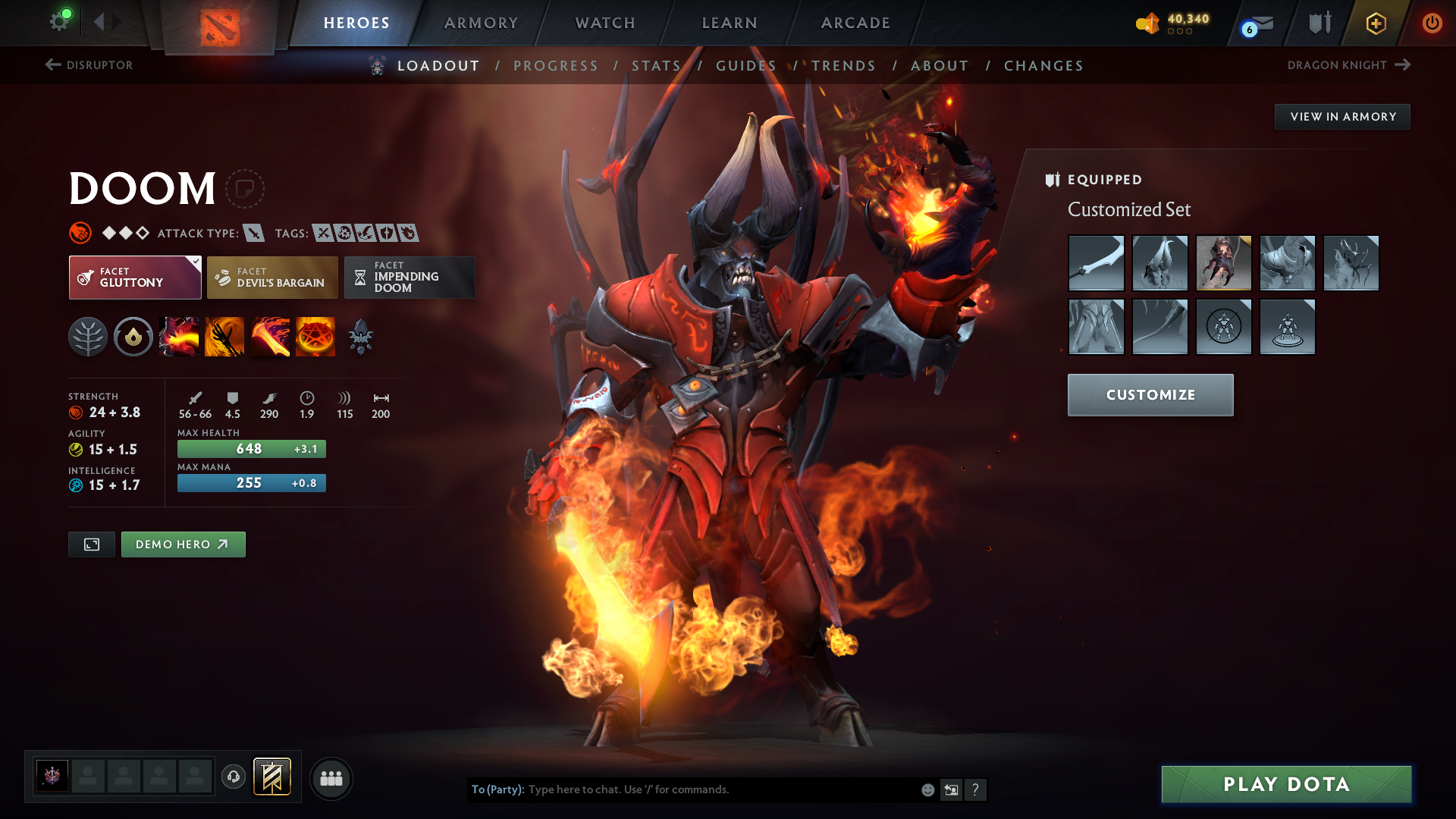Open the Customize loadout button
The width and height of the screenshot is (1456, 819).
(1150, 395)
